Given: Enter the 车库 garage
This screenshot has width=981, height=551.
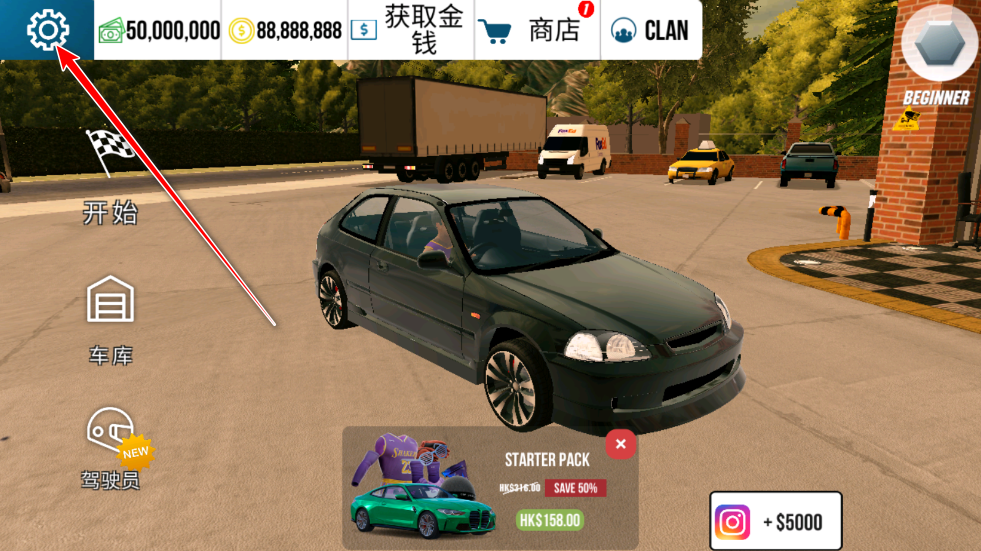Looking at the screenshot, I should pos(110,320).
